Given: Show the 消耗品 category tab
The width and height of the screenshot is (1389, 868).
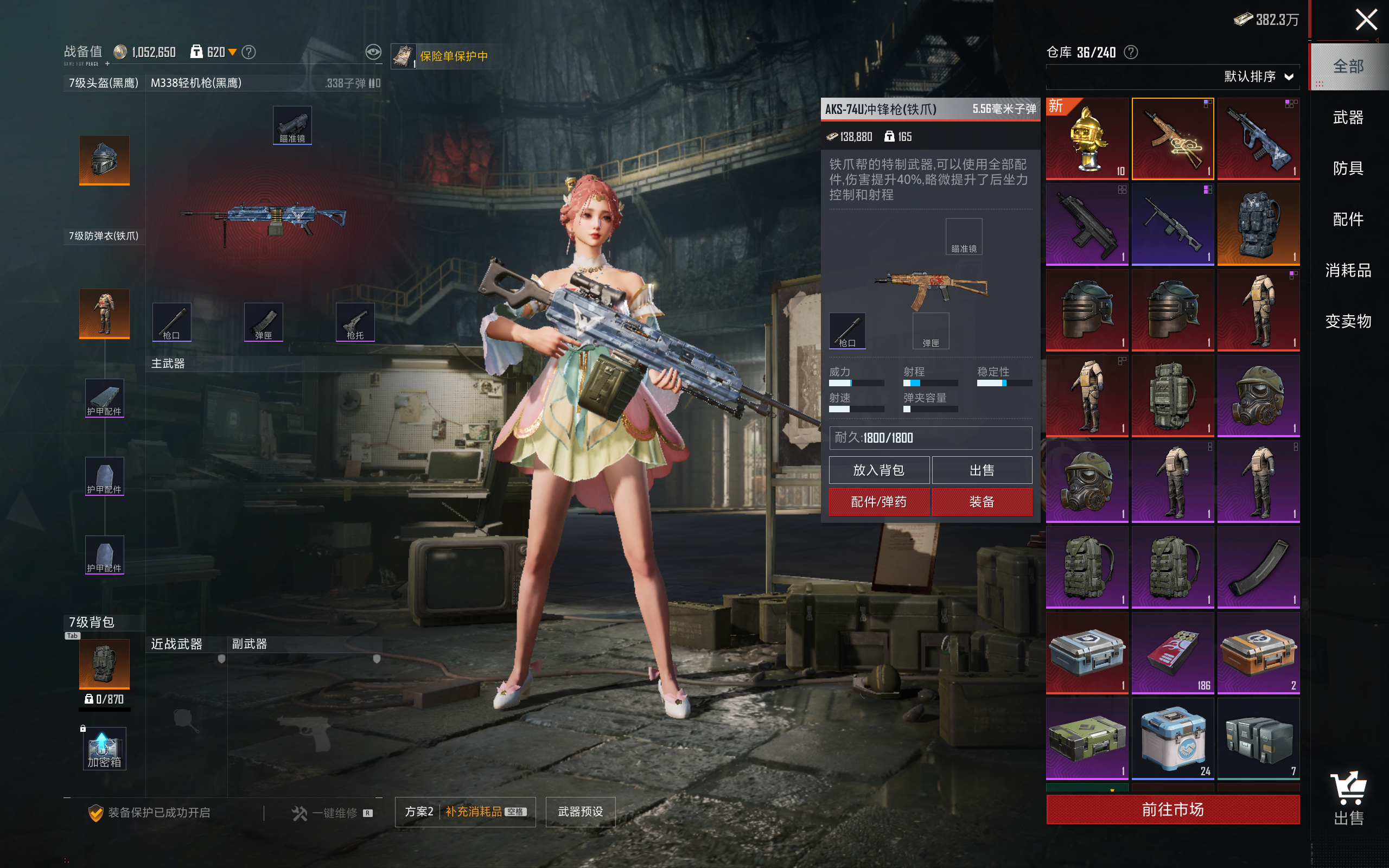Looking at the screenshot, I should pyautogui.click(x=1348, y=270).
